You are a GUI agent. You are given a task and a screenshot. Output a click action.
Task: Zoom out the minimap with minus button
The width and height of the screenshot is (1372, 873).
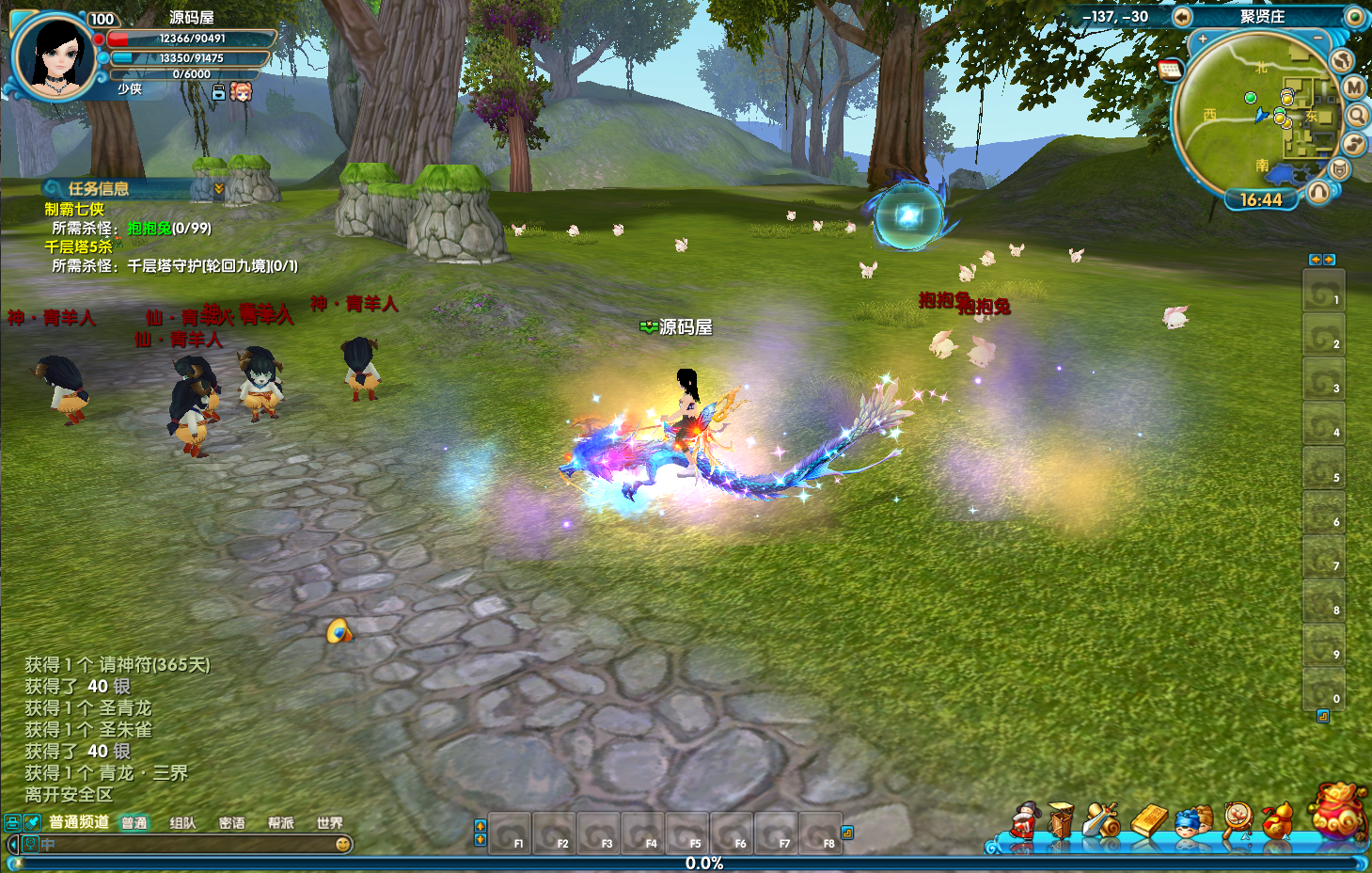1317,39
